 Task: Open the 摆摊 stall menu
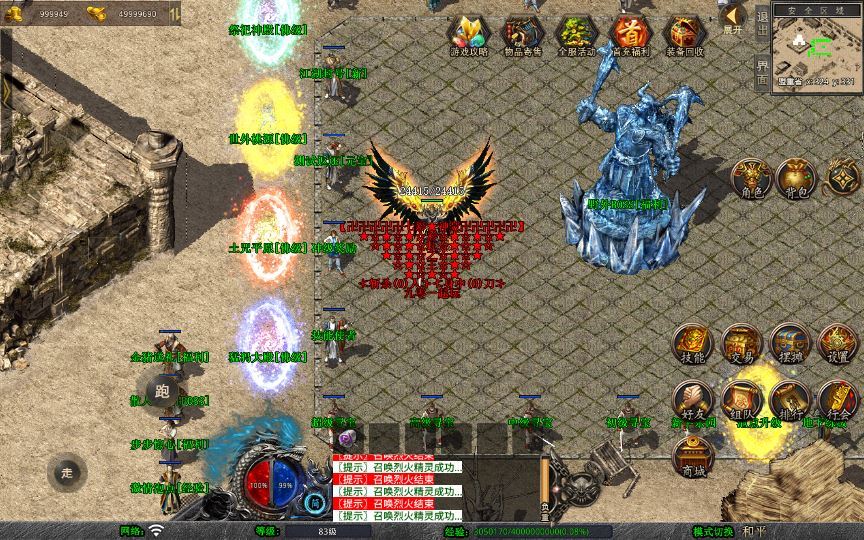pos(790,343)
